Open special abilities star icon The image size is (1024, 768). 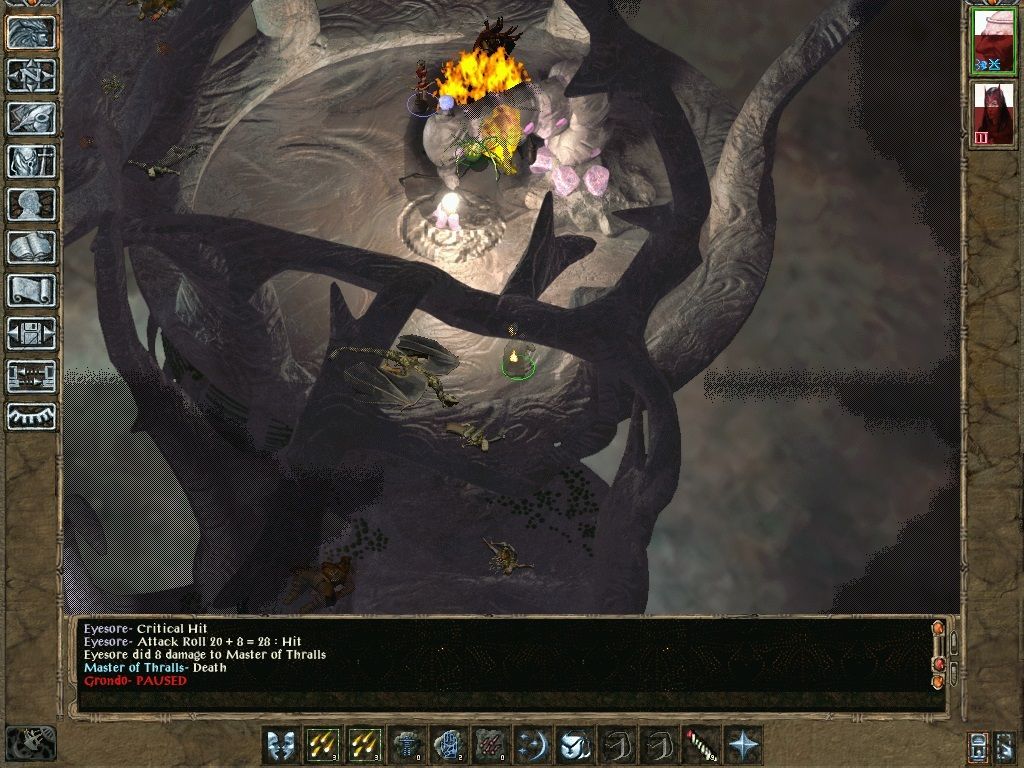point(743,745)
